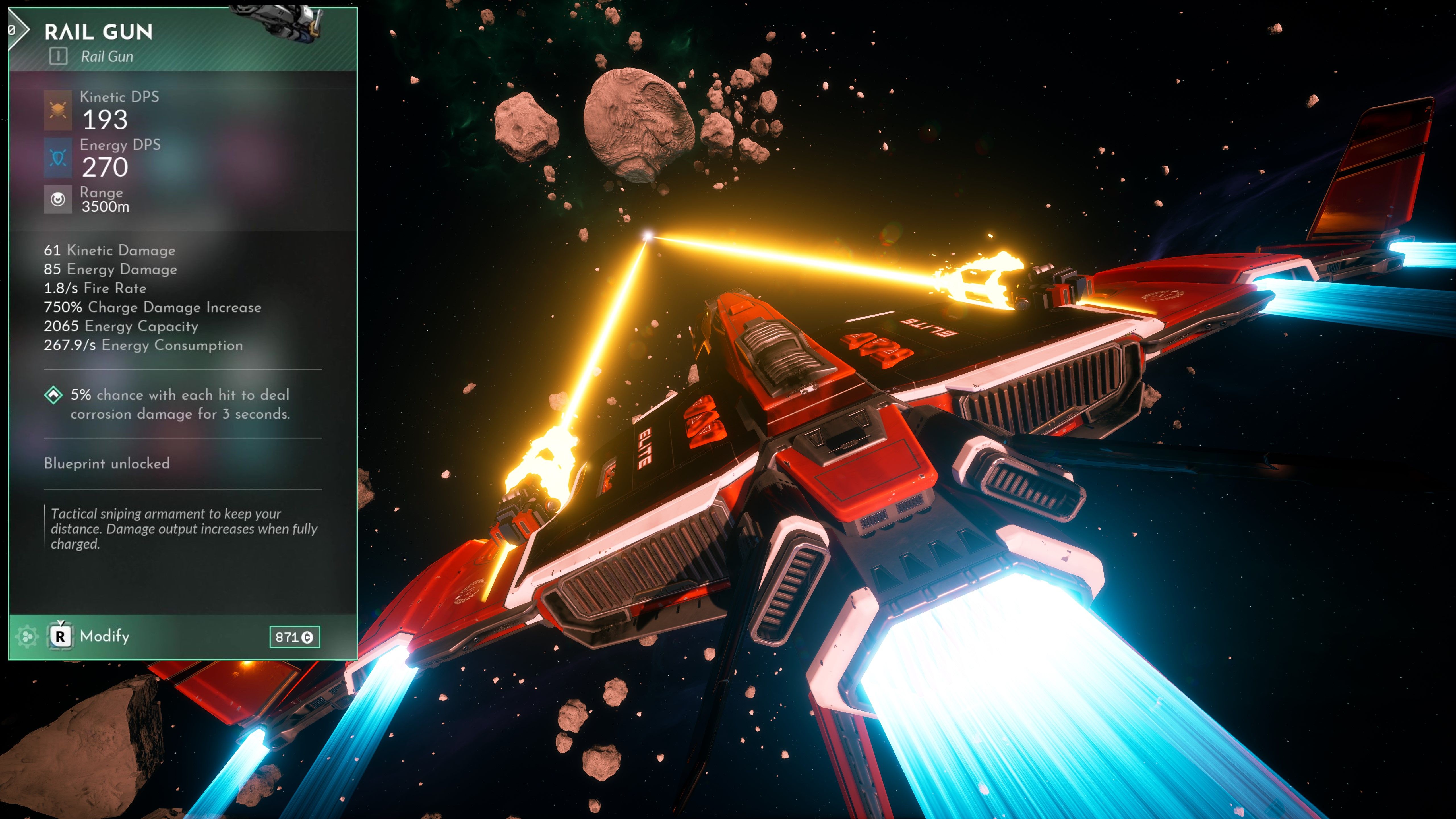This screenshot has height=819, width=1456.
Task: Click the Range reticle icon
Action: [58, 199]
